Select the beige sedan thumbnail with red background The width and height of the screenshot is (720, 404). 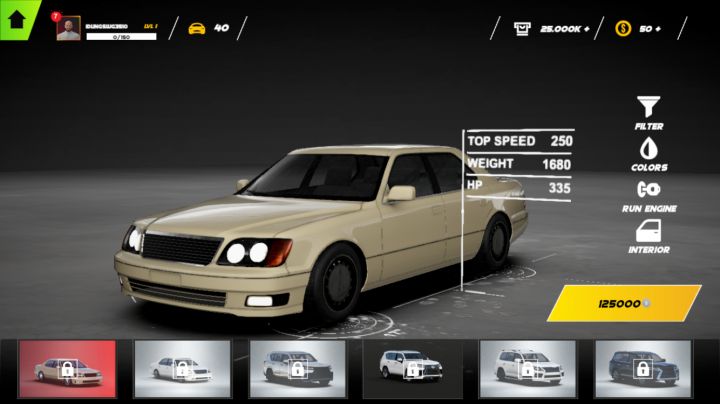(x=68, y=369)
